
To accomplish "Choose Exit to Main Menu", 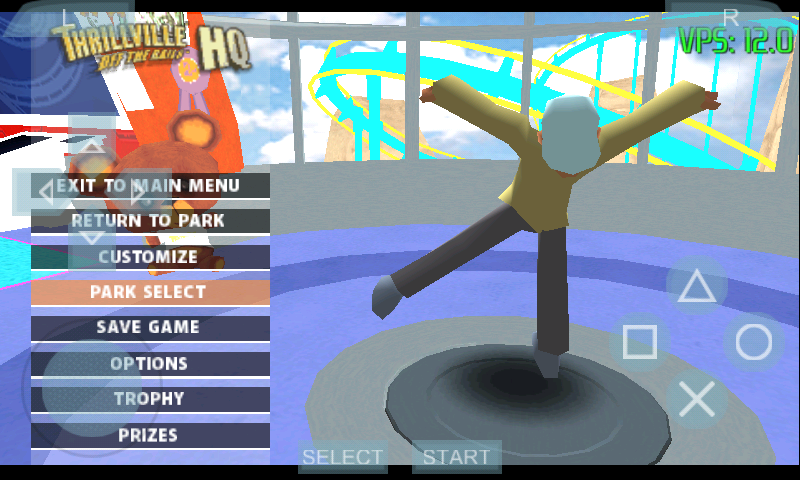I will coord(150,185).
